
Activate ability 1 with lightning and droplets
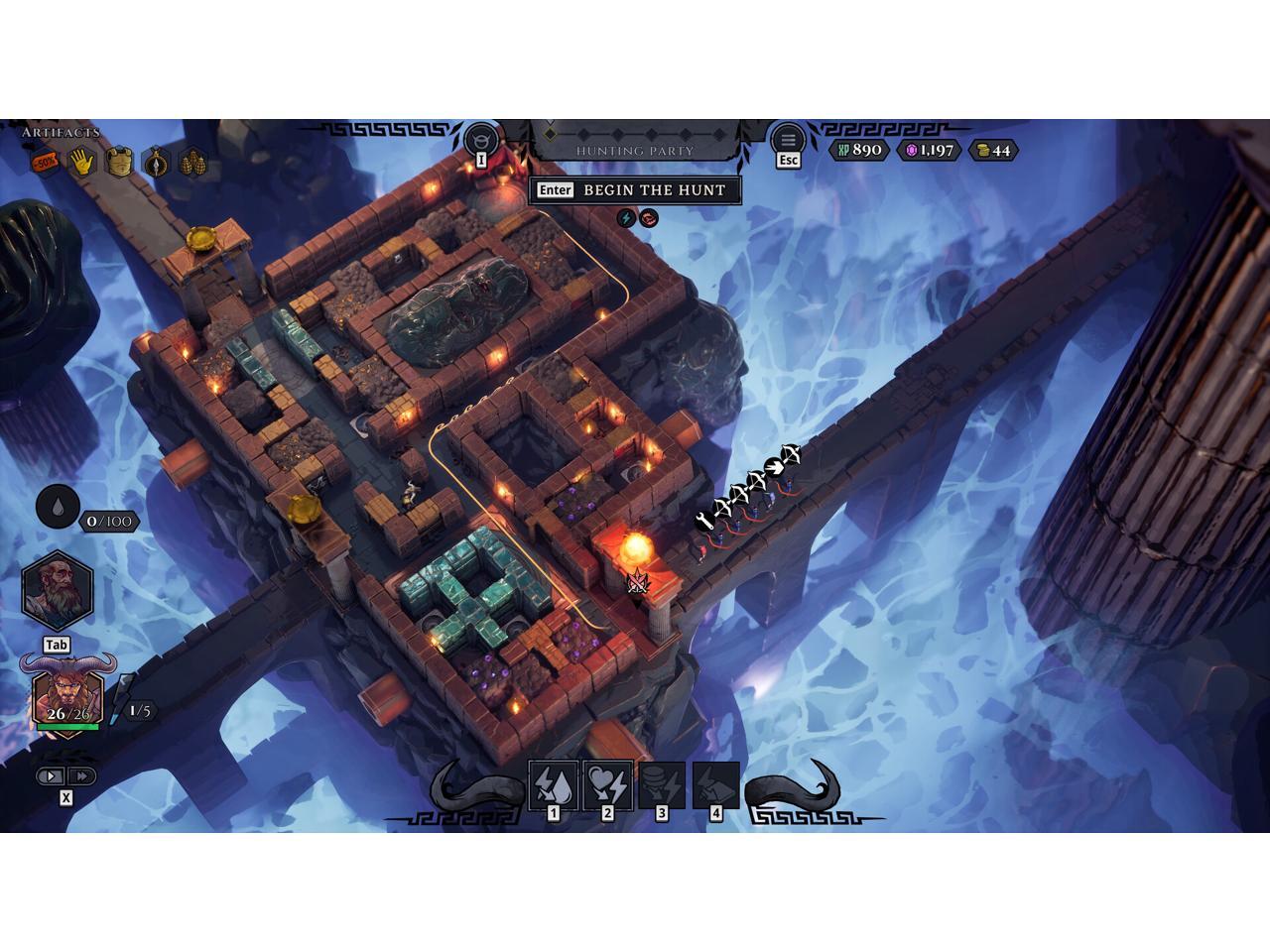(554, 785)
